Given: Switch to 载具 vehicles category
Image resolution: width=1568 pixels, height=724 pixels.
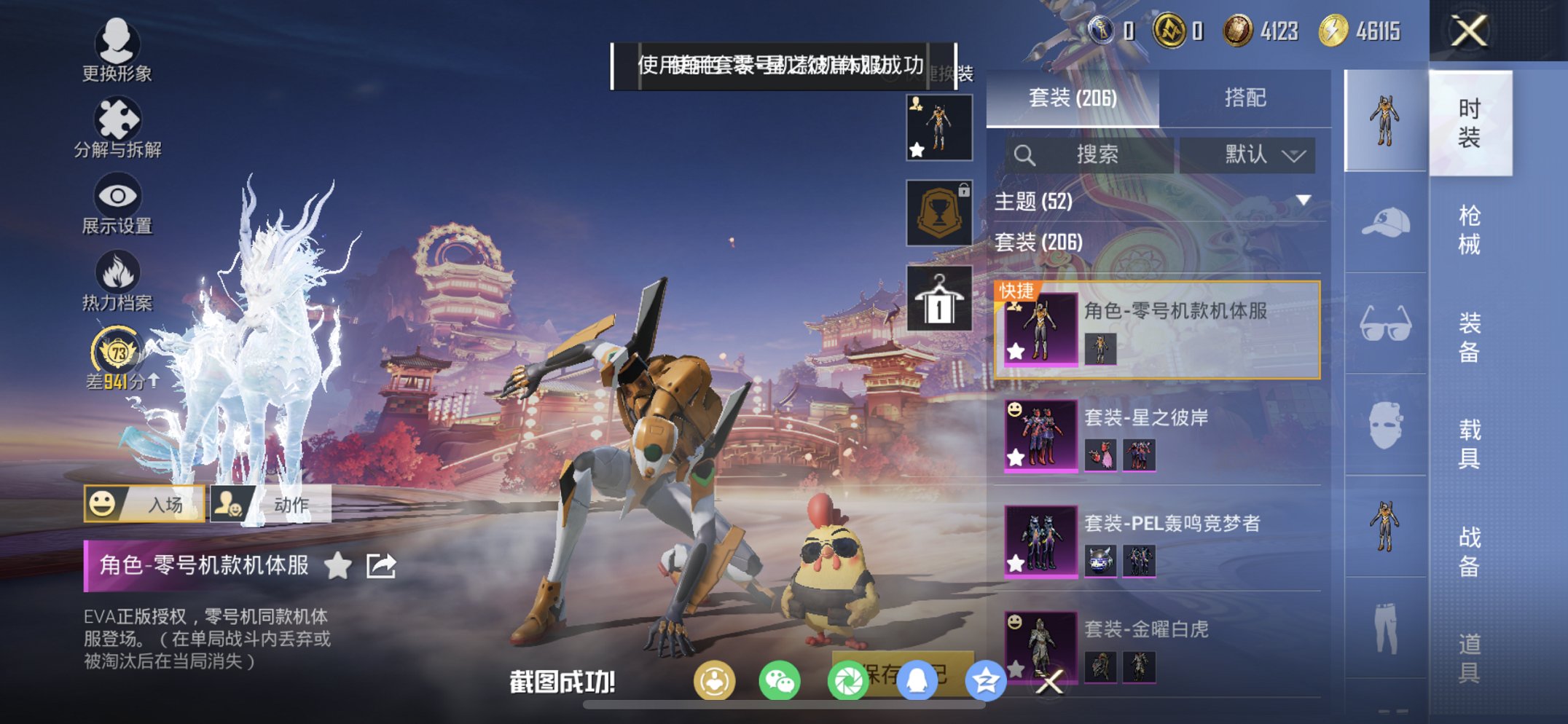Looking at the screenshot, I should 1469,444.
